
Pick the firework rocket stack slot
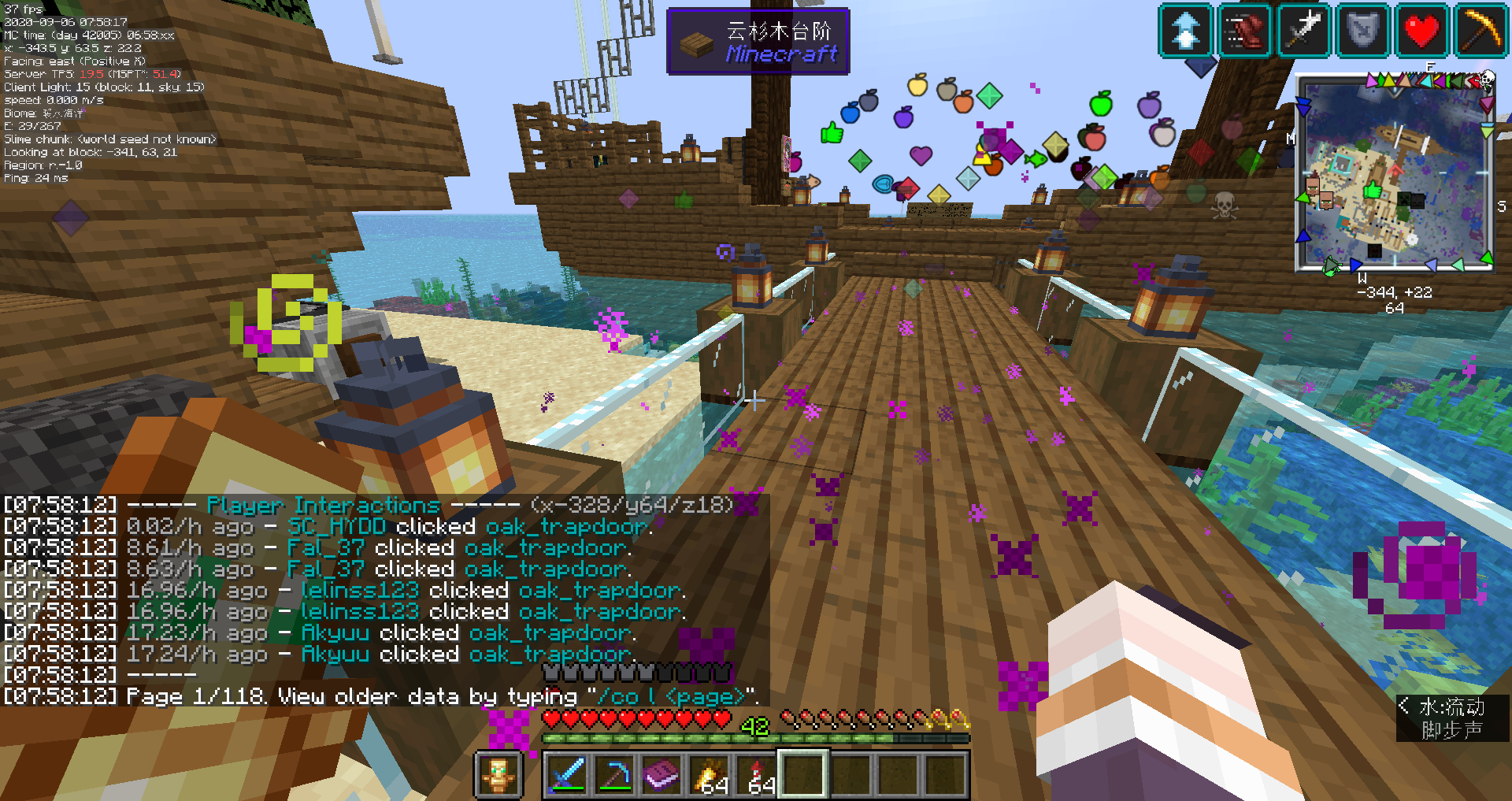756,774
